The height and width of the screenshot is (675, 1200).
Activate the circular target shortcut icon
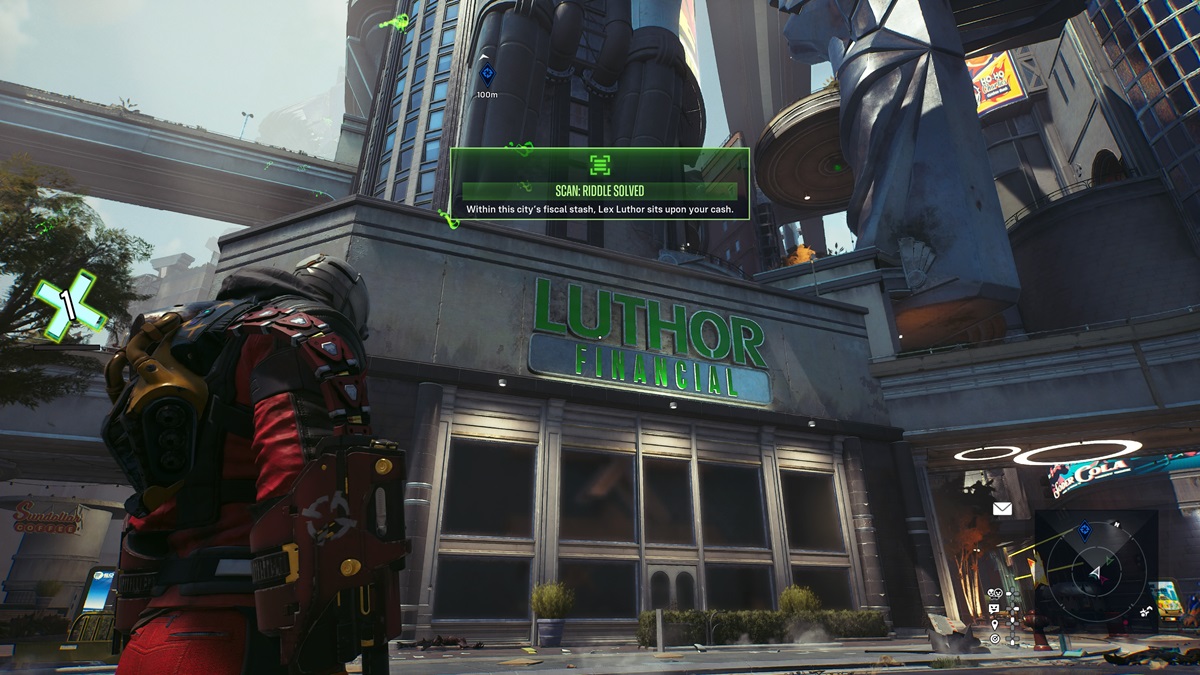point(994,638)
